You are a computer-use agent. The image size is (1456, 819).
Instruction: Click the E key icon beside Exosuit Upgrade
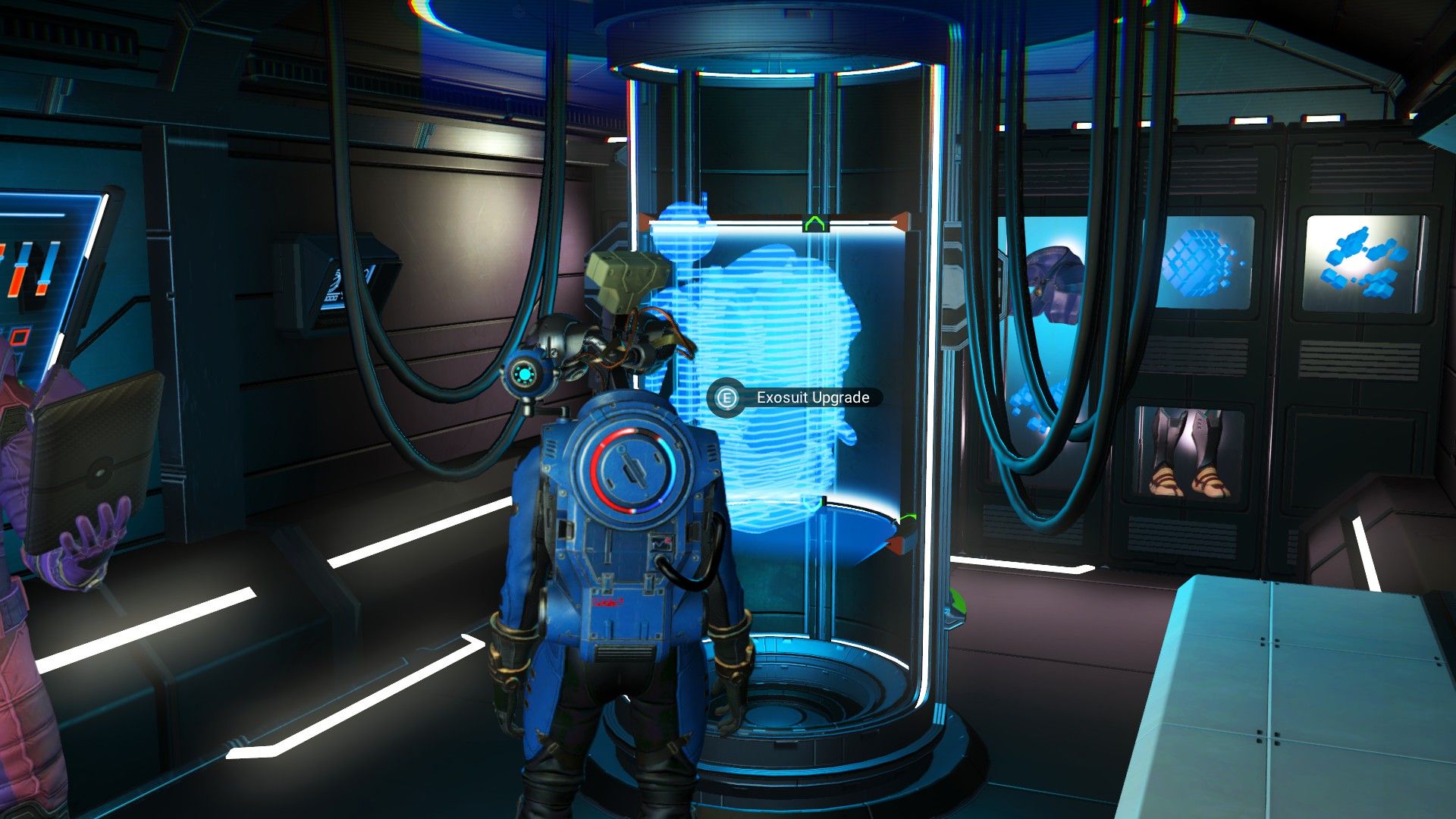(x=726, y=396)
